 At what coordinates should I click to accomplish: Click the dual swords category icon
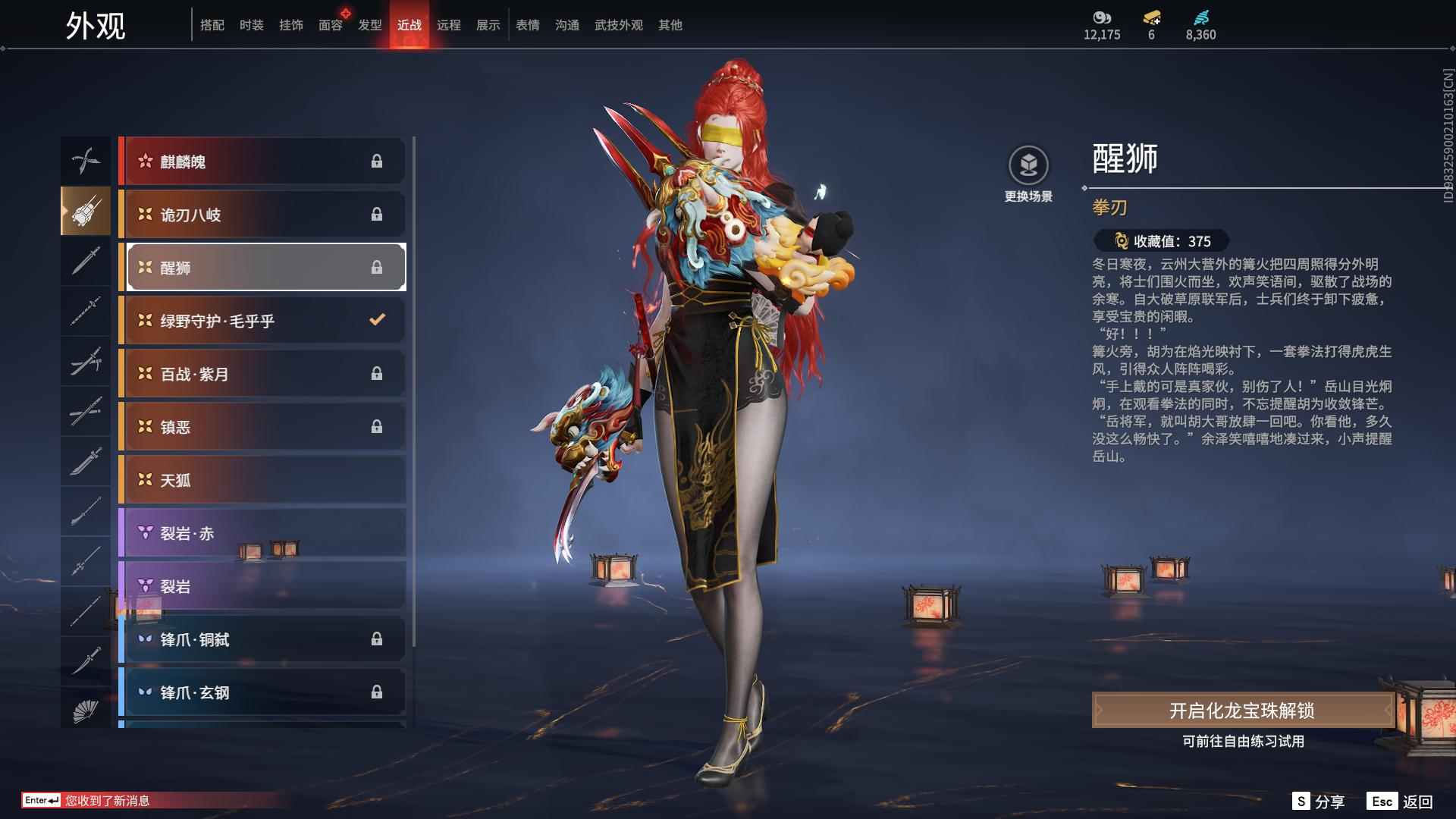(86, 362)
